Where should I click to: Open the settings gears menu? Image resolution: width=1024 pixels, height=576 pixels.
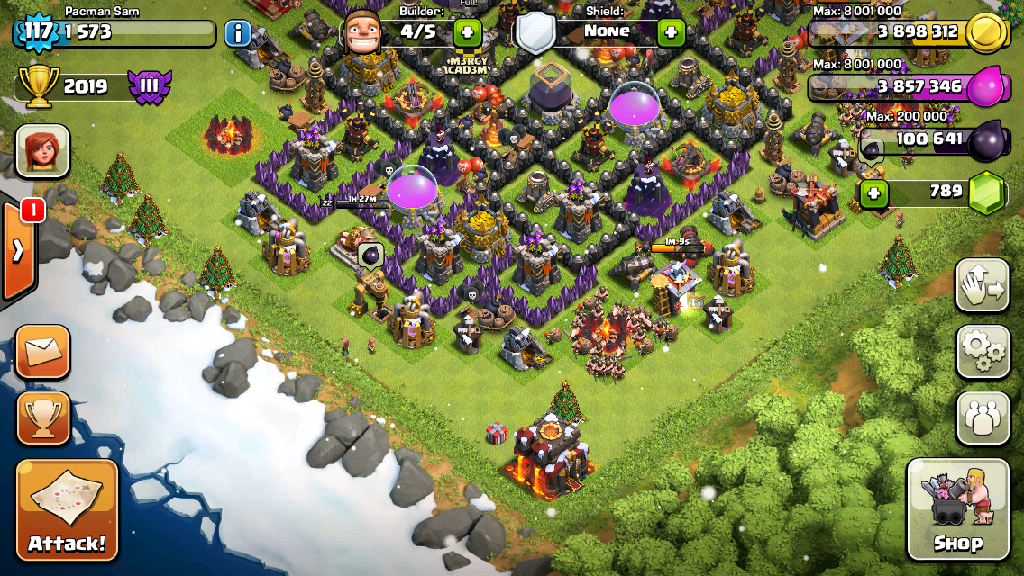coord(982,352)
